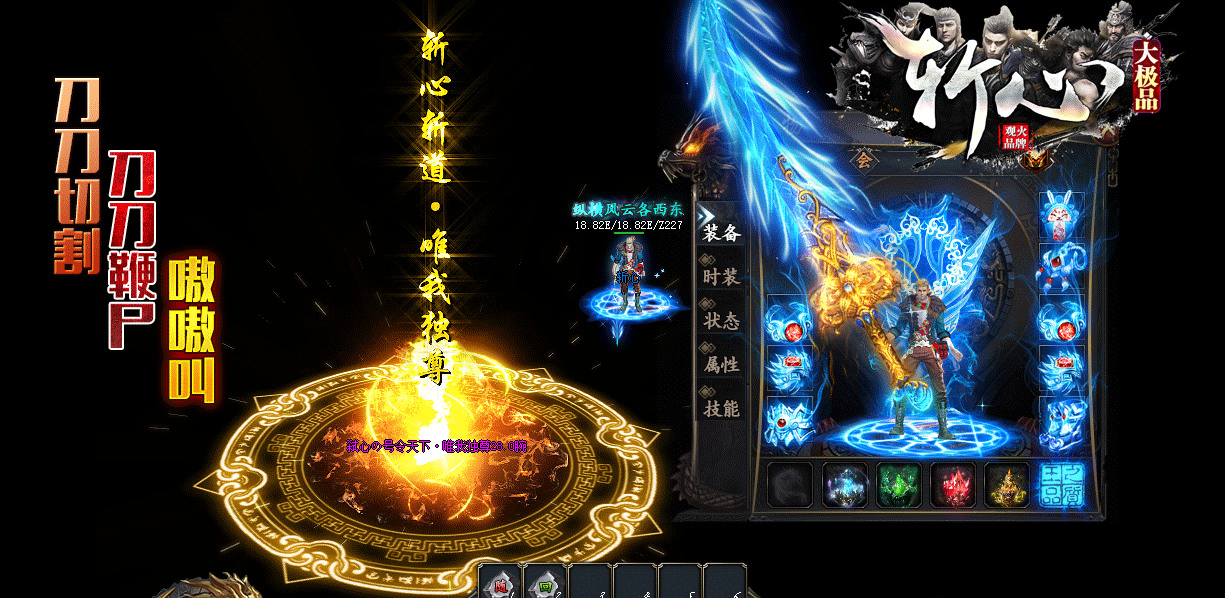Select the green crystal slot
The height and width of the screenshot is (598, 1225).
click(898, 485)
